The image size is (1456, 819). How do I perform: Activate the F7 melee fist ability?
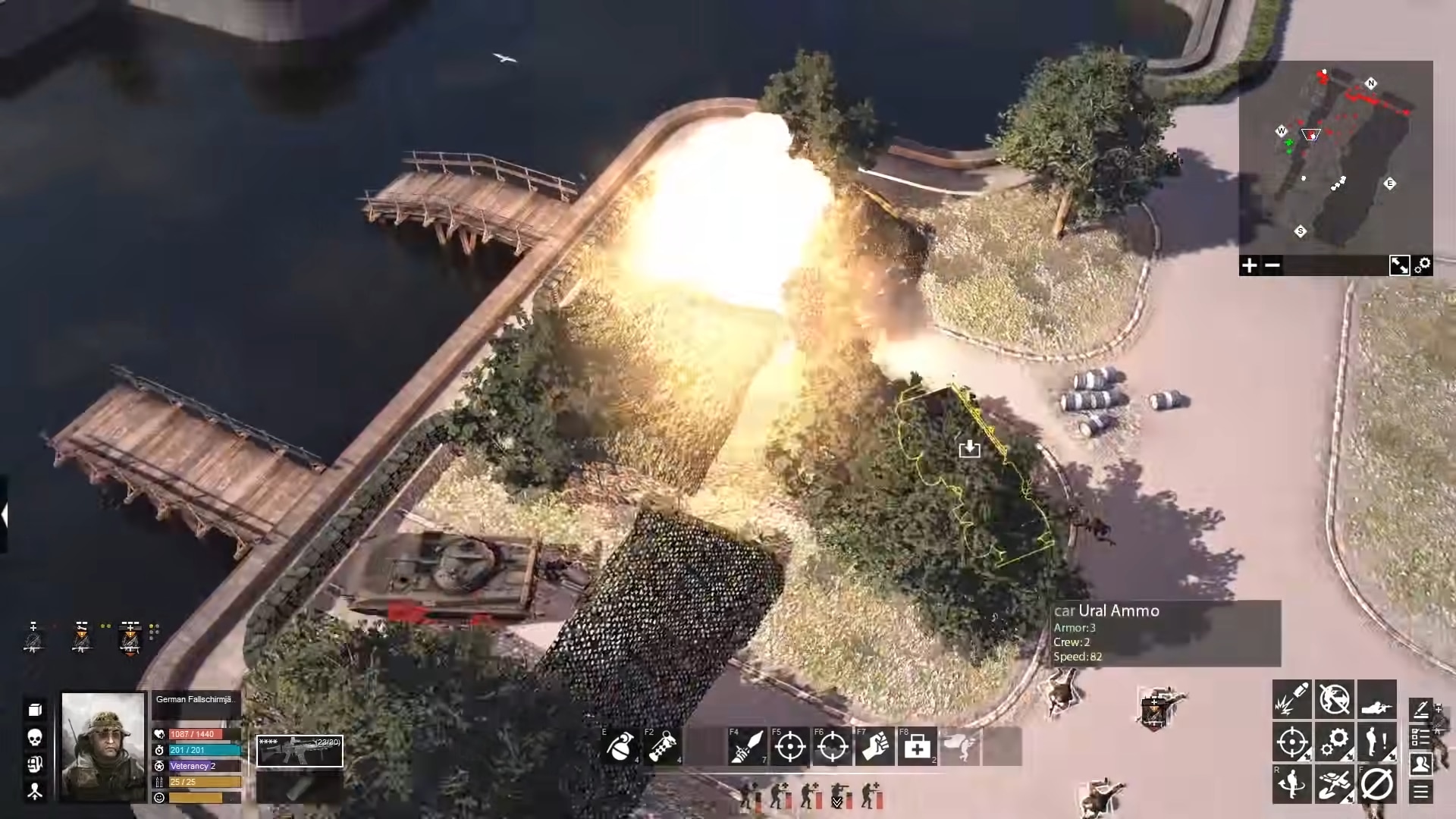click(875, 747)
